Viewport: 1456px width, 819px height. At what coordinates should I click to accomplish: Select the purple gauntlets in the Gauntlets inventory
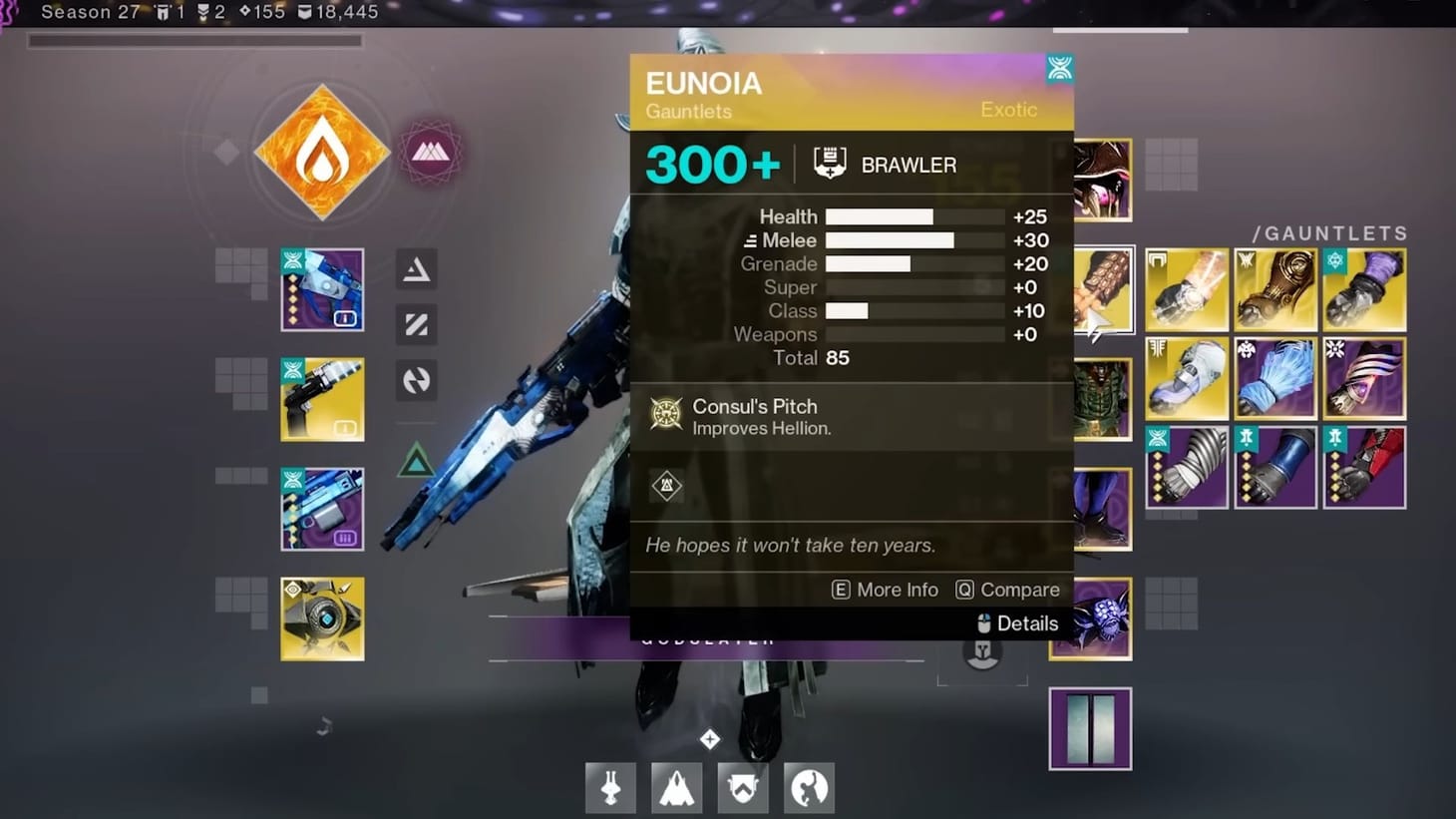pos(1363,289)
